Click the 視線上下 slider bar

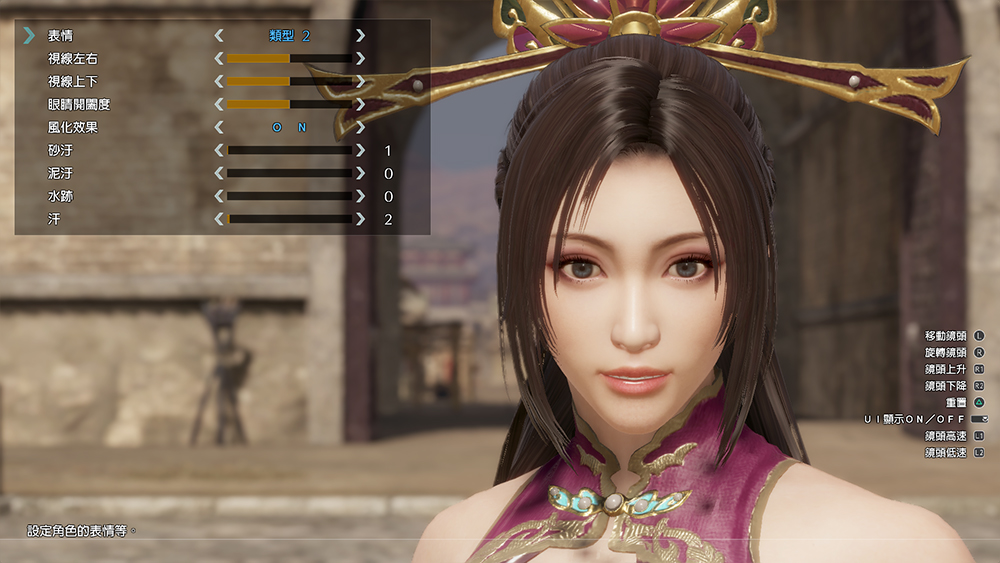coord(289,82)
